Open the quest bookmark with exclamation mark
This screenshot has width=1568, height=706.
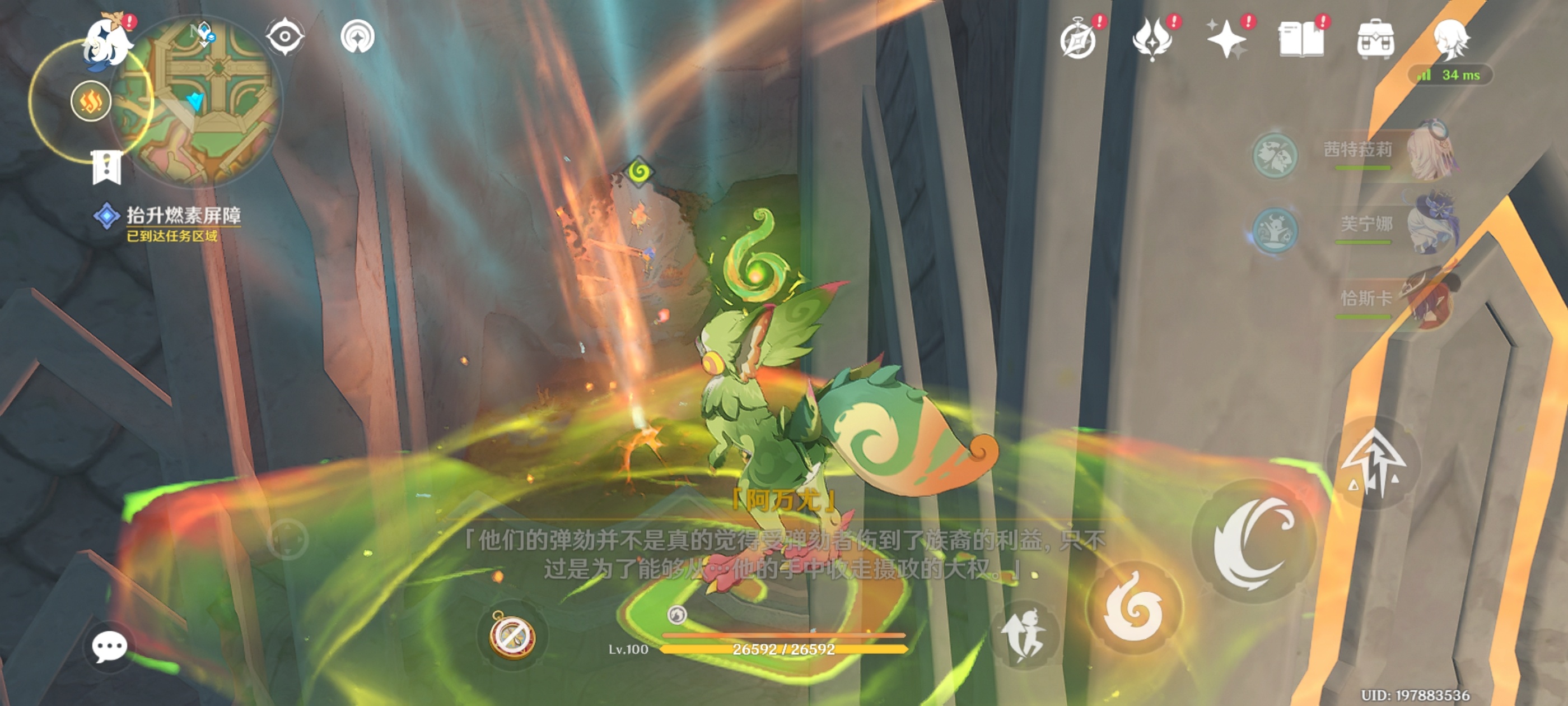107,167
